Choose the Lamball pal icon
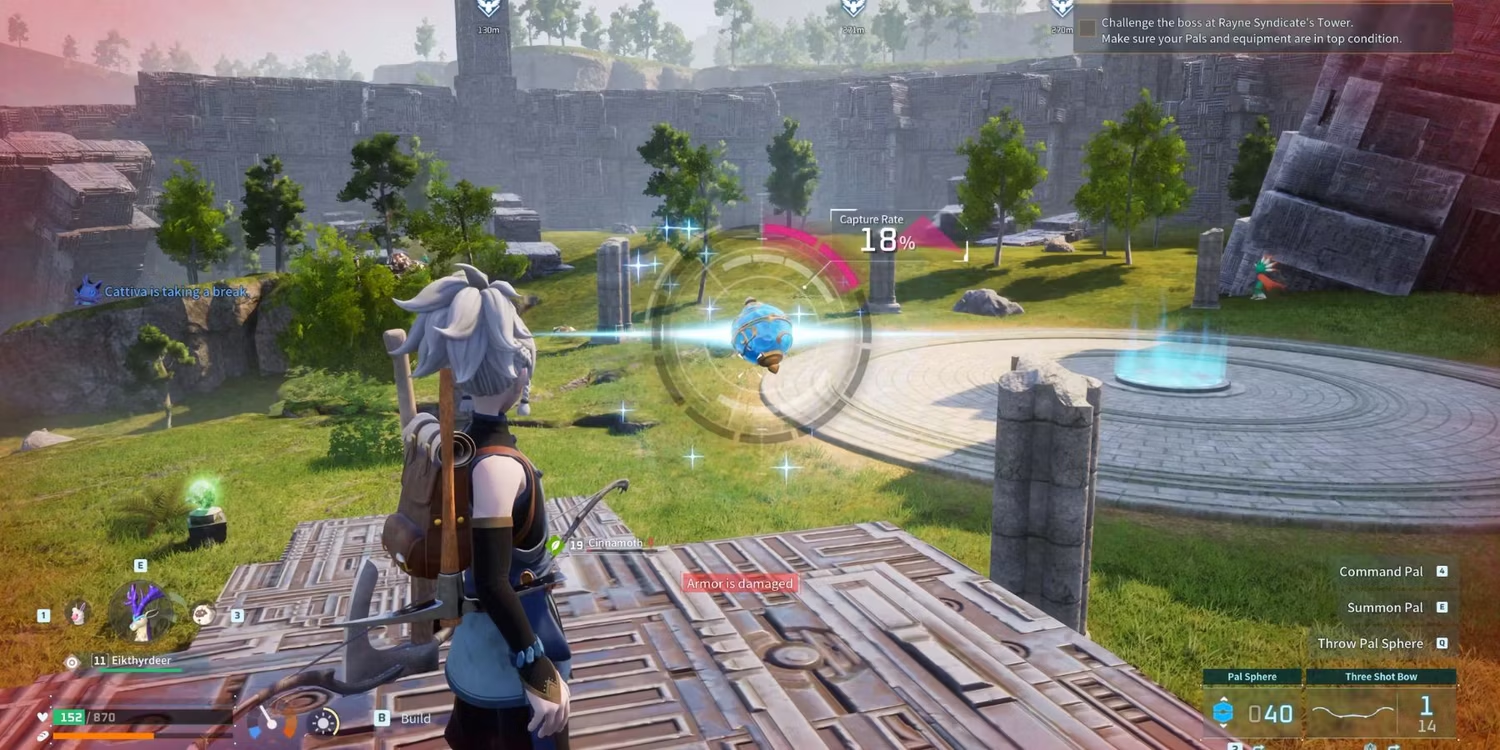1500x750 pixels. tap(203, 614)
